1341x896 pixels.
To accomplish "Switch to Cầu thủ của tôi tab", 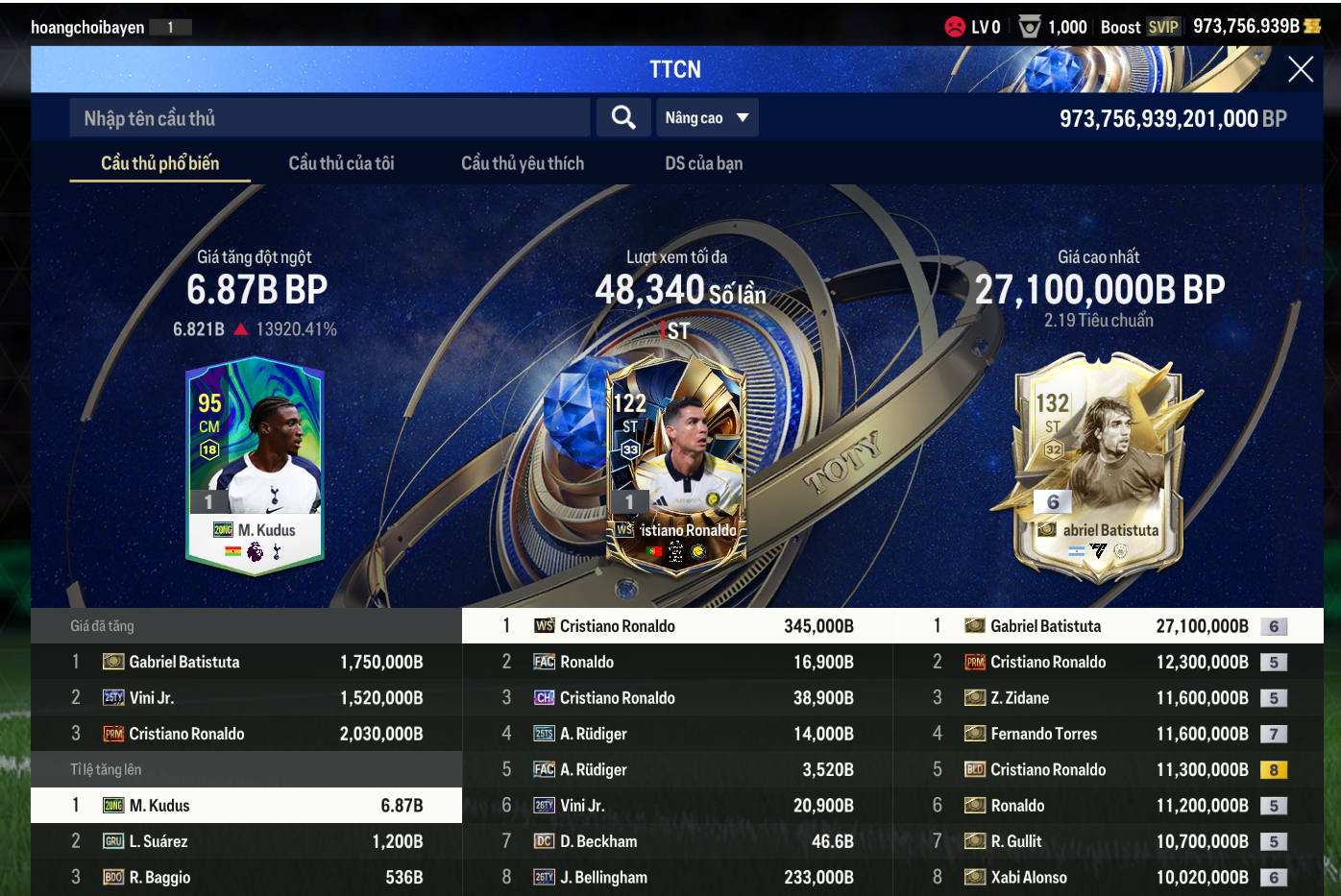I will 341,163.
